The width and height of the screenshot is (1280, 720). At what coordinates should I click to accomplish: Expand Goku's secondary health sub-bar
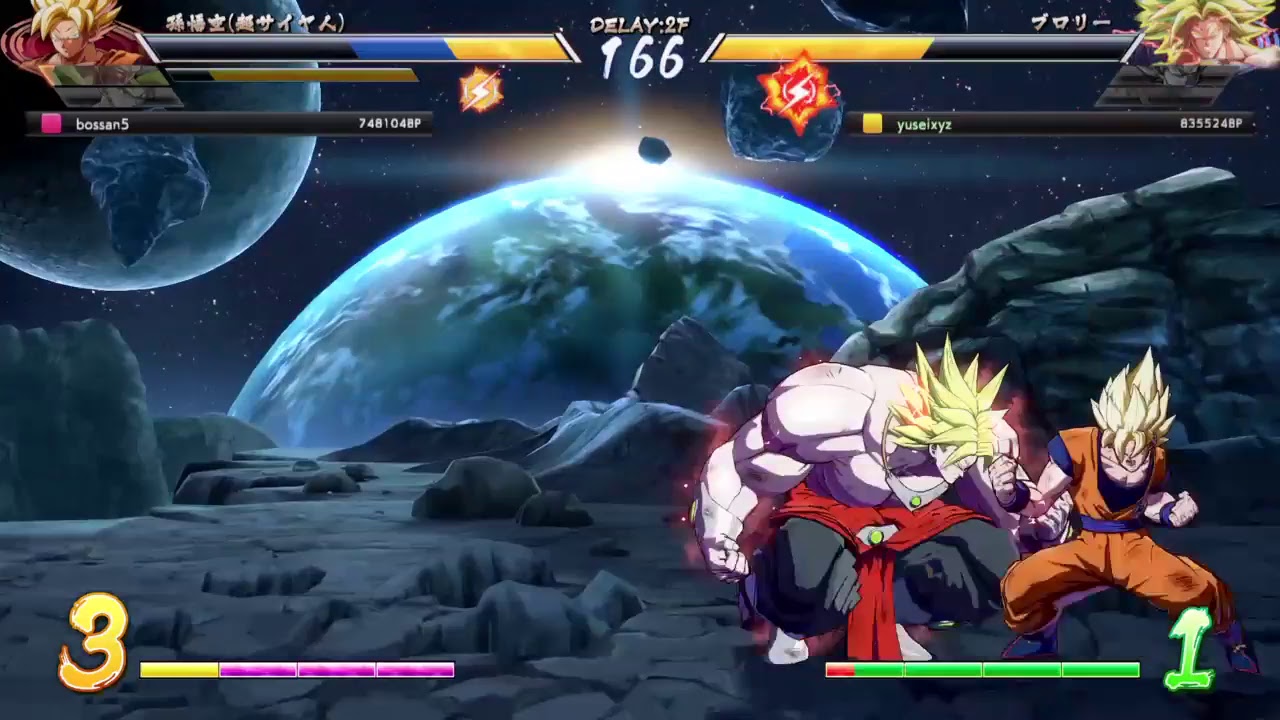pos(300,73)
